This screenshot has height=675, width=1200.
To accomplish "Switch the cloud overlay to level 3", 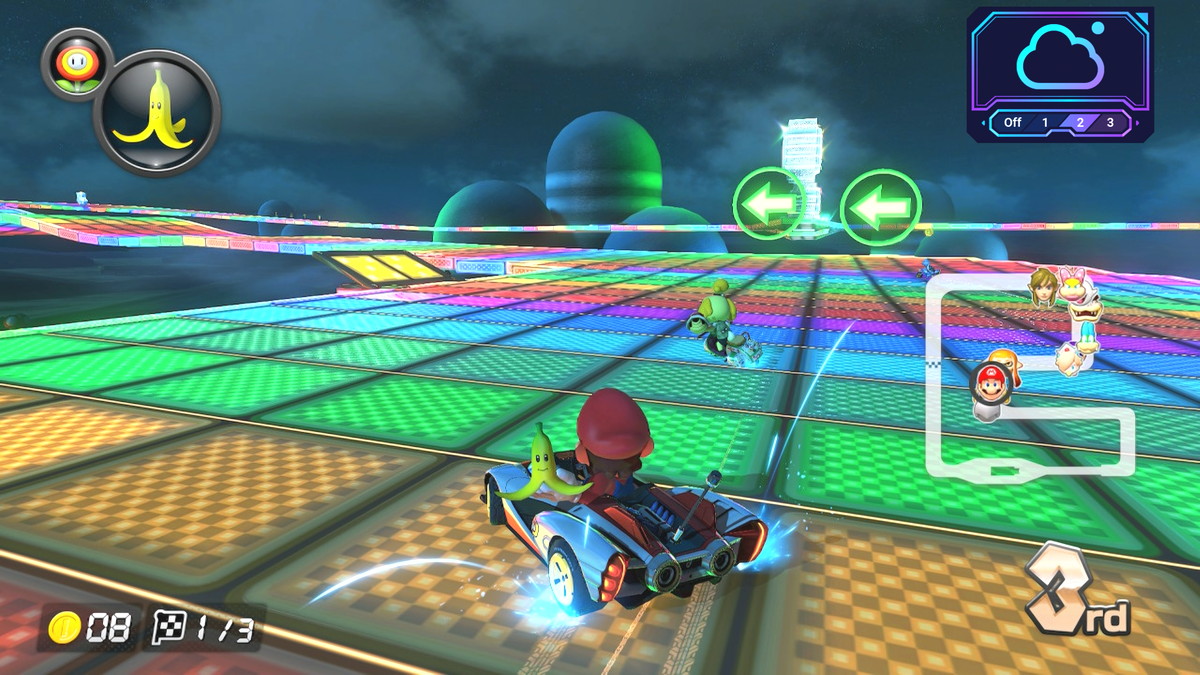I will (1109, 123).
